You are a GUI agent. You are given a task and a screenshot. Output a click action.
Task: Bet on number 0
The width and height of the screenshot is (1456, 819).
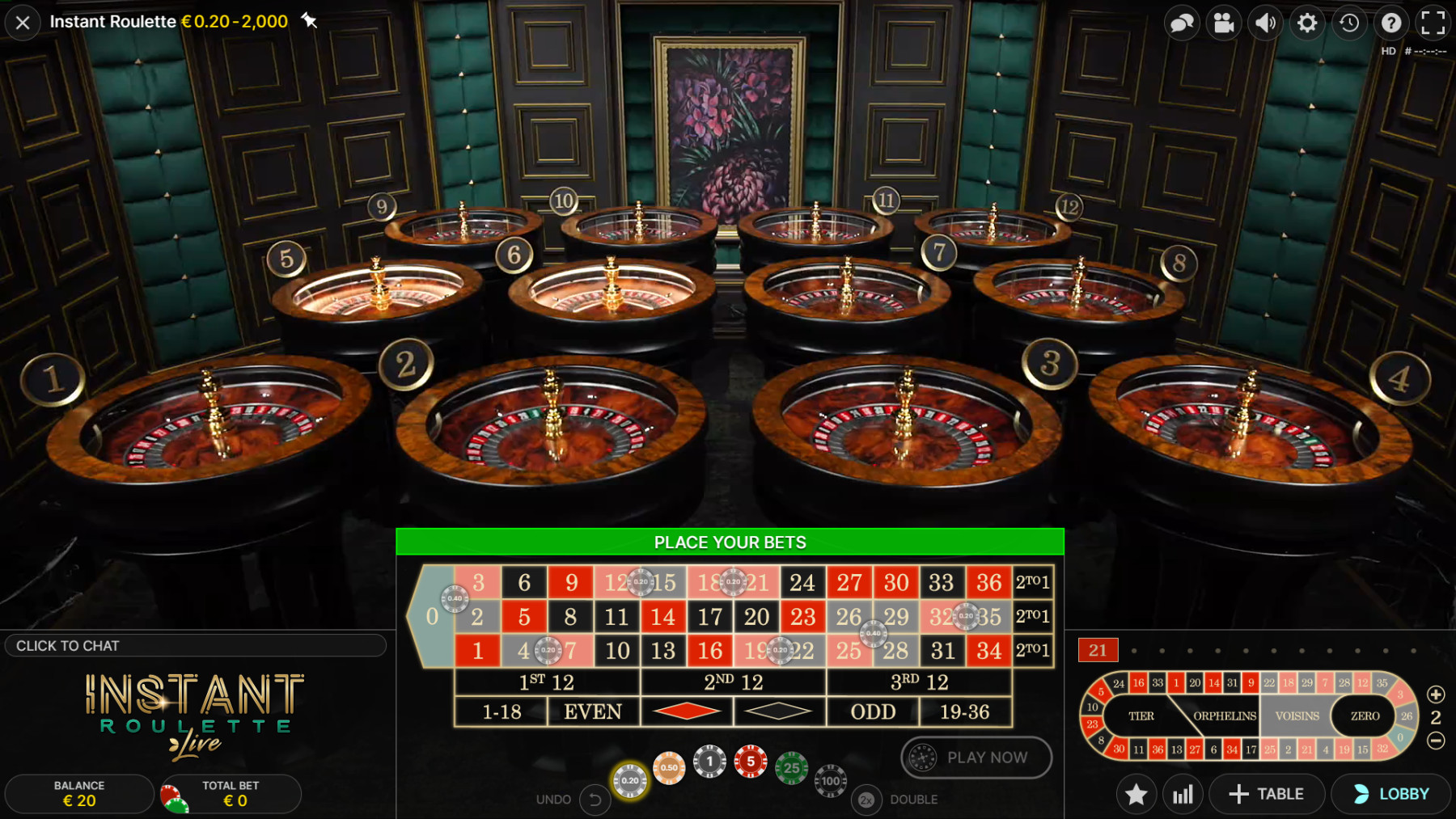tap(431, 617)
